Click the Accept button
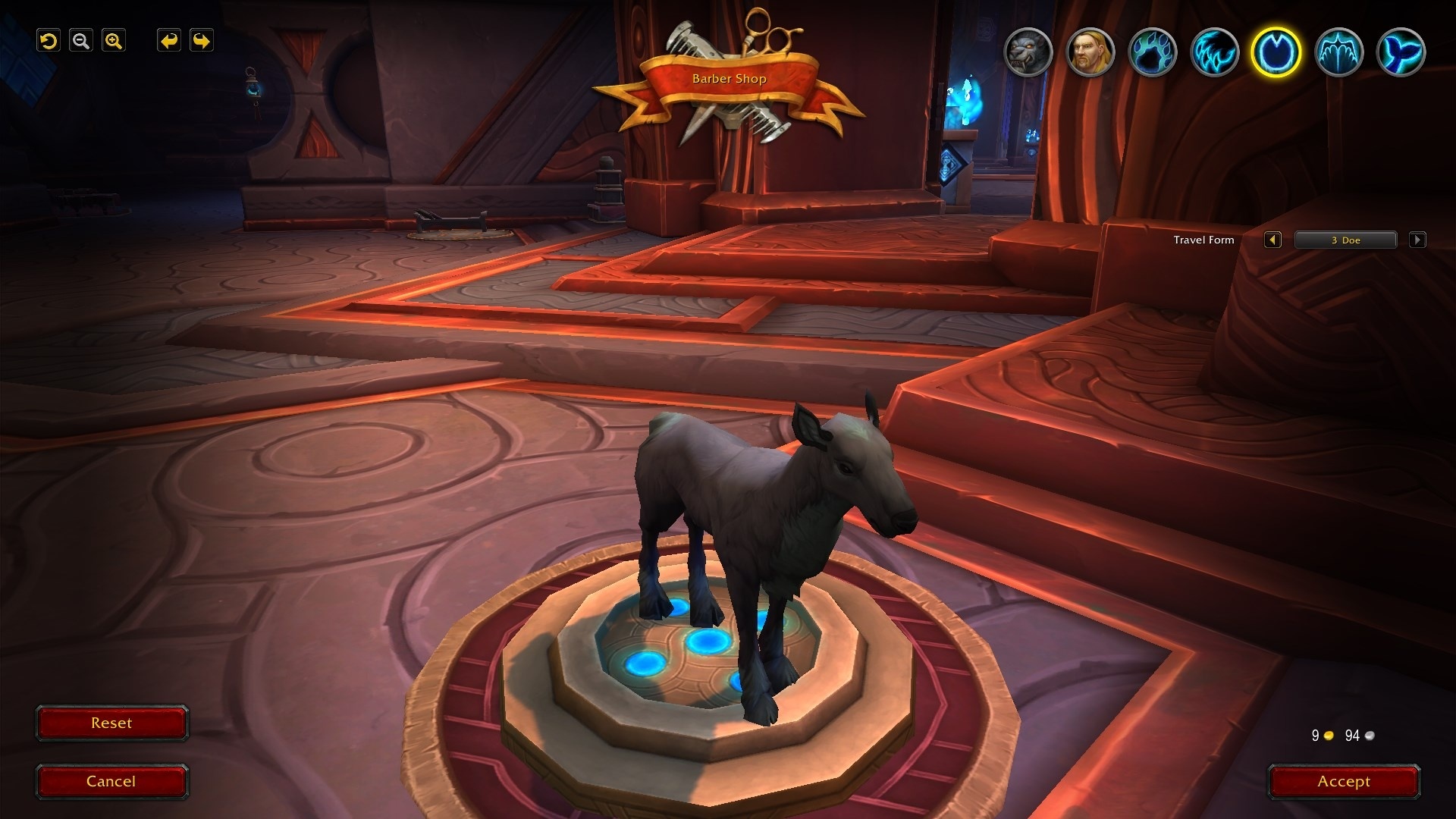Viewport: 1456px width, 819px height. tap(1344, 782)
